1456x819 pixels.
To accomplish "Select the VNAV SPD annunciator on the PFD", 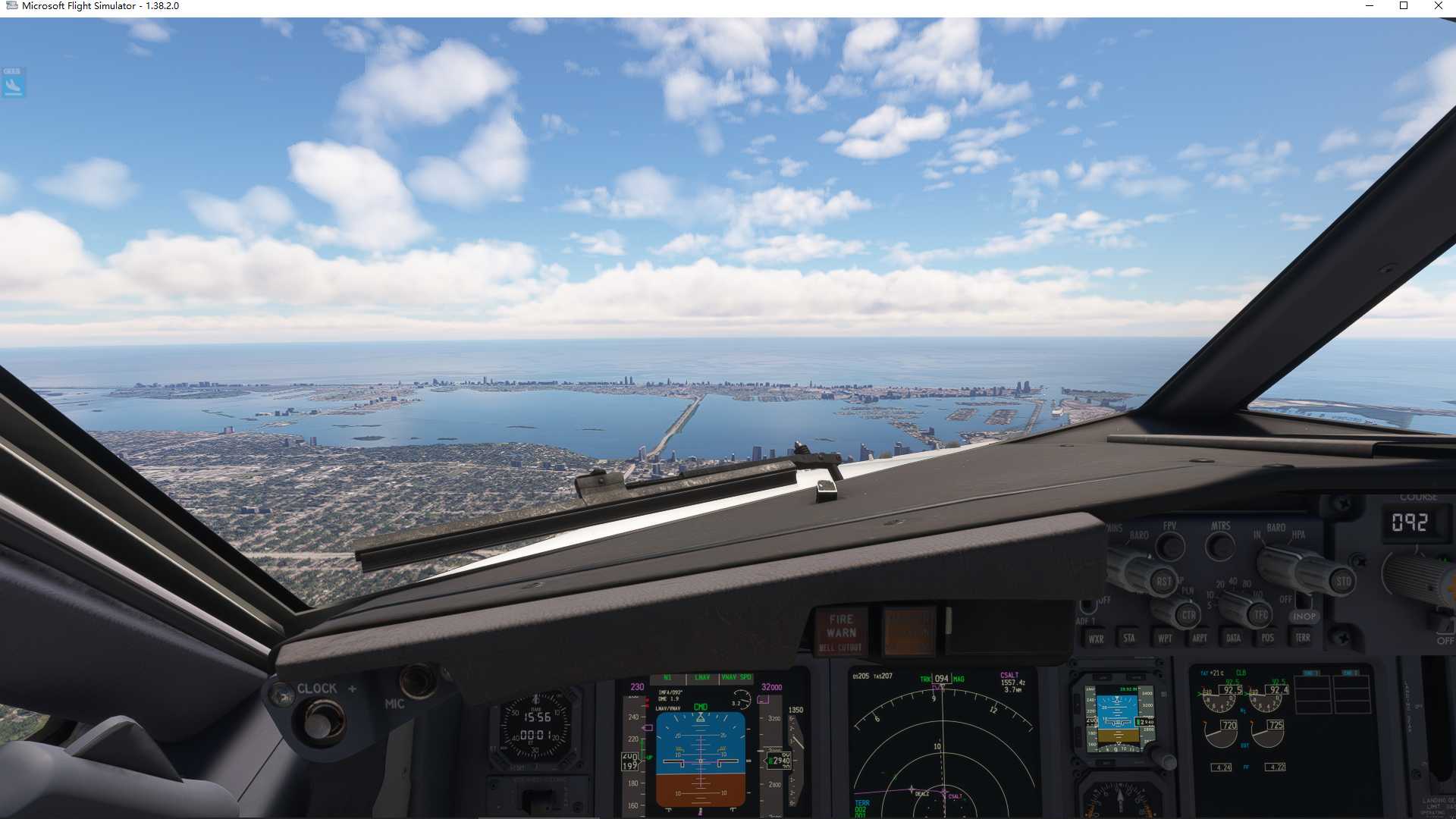I will point(736,677).
